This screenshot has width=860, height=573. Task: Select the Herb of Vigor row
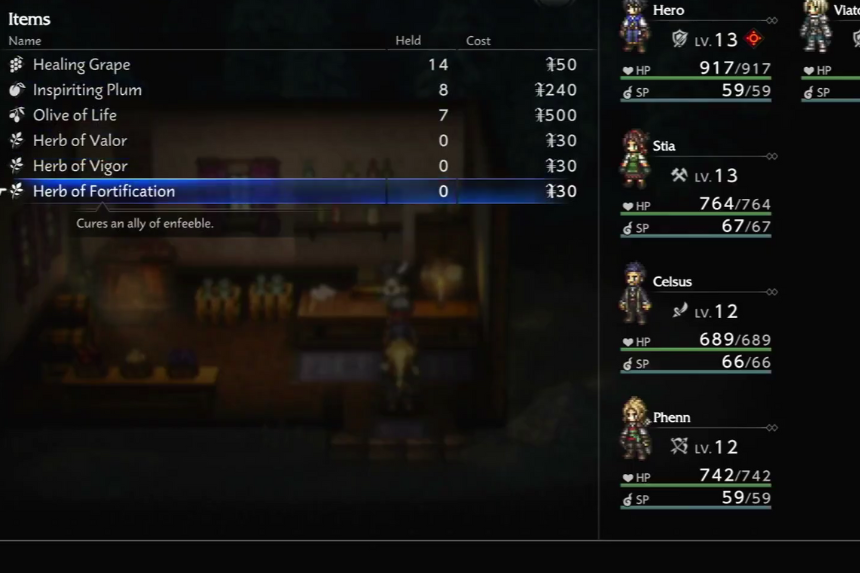(80, 166)
